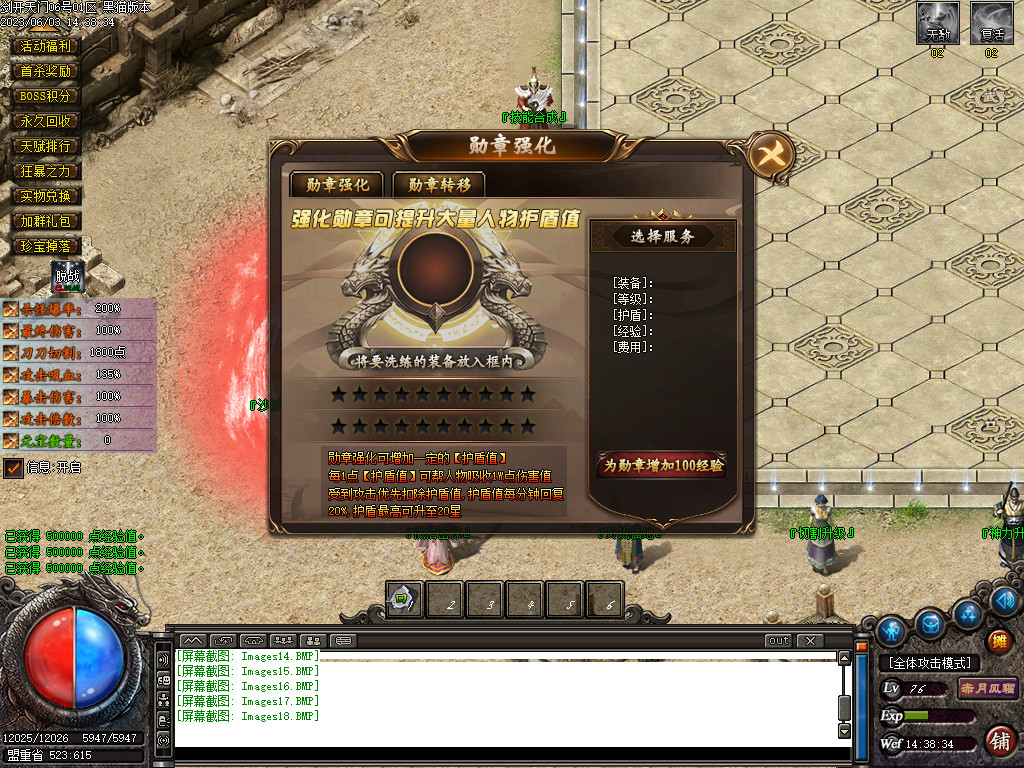Close the 勋章强化 medal window
The height and width of the screenshot is (768, 1024).
point(772,156)
